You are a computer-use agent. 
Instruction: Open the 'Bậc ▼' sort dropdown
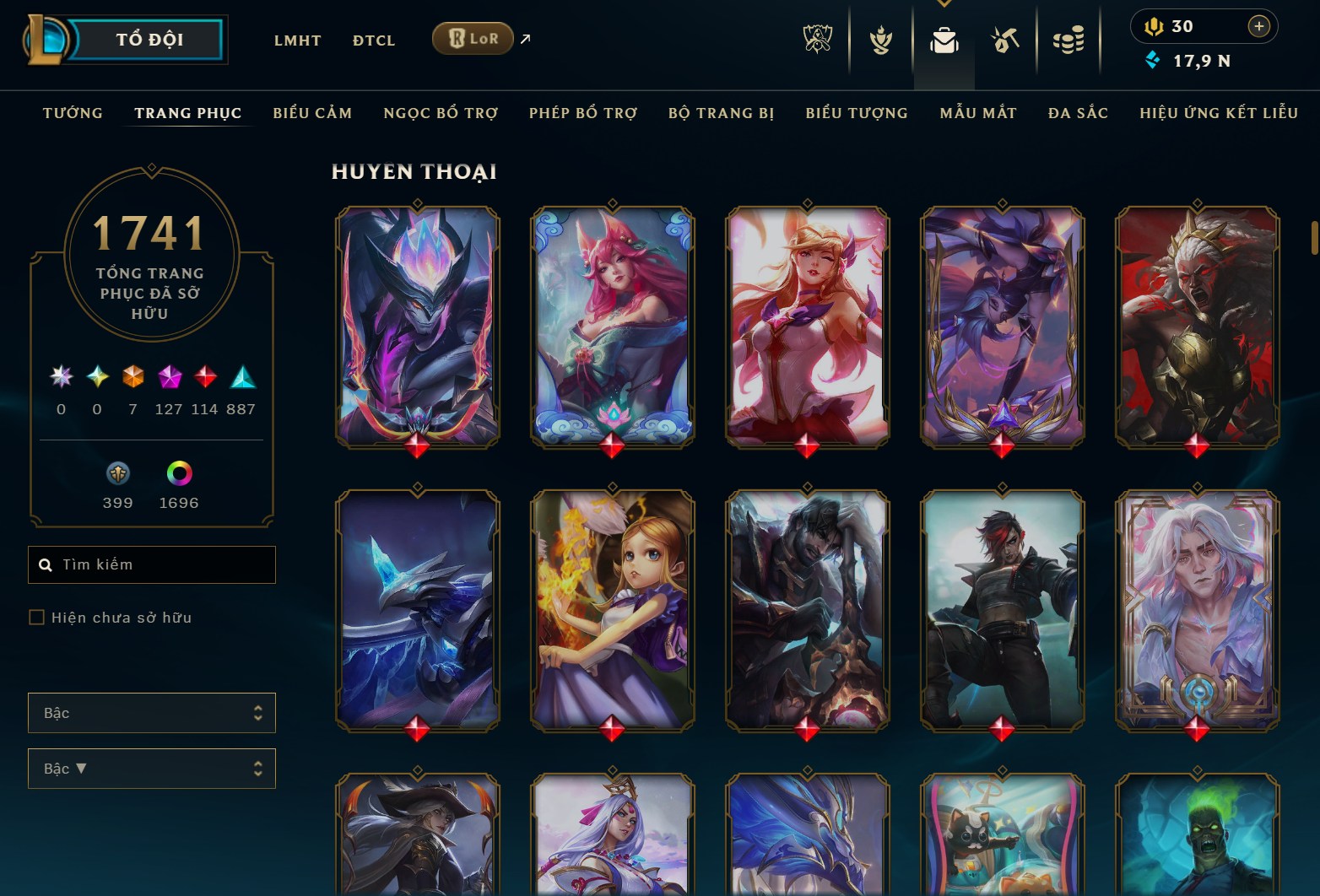coord(152,769)
